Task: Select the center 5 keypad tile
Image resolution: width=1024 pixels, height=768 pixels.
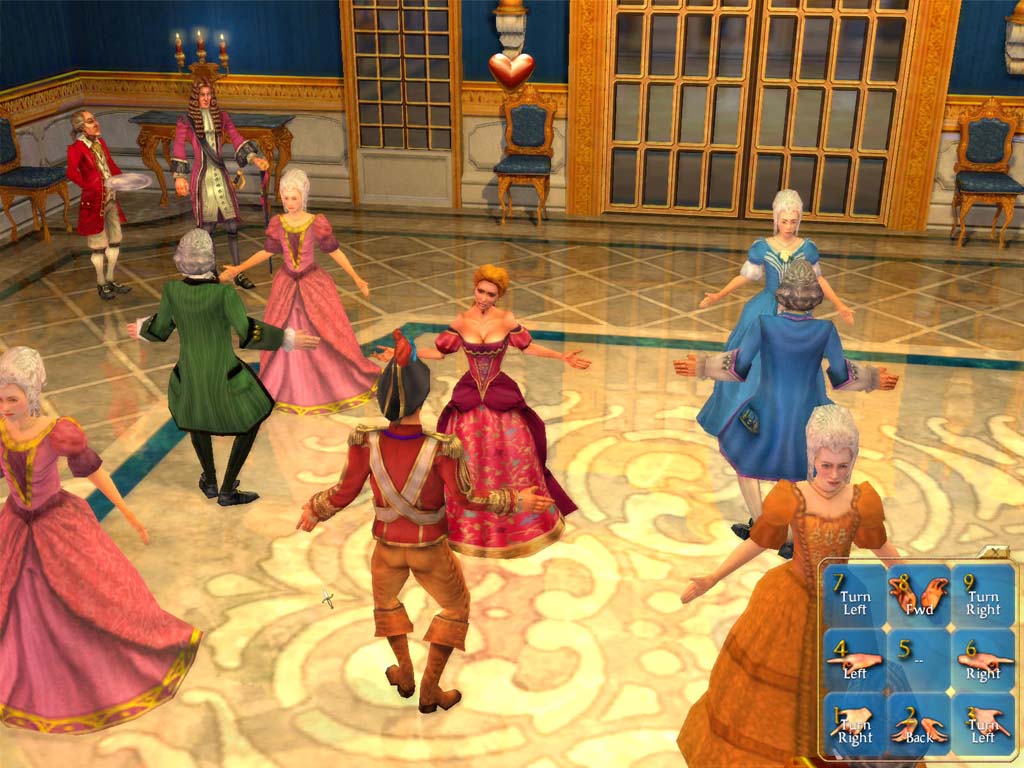Action: click(919, 660)
